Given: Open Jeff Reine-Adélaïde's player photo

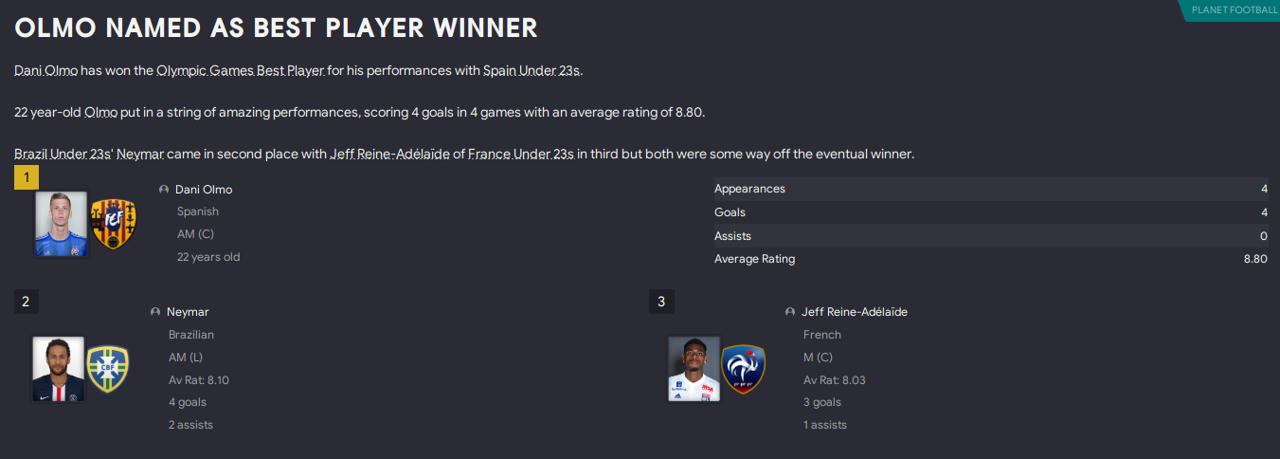Looking at the screenshot, I should (694, 369).
